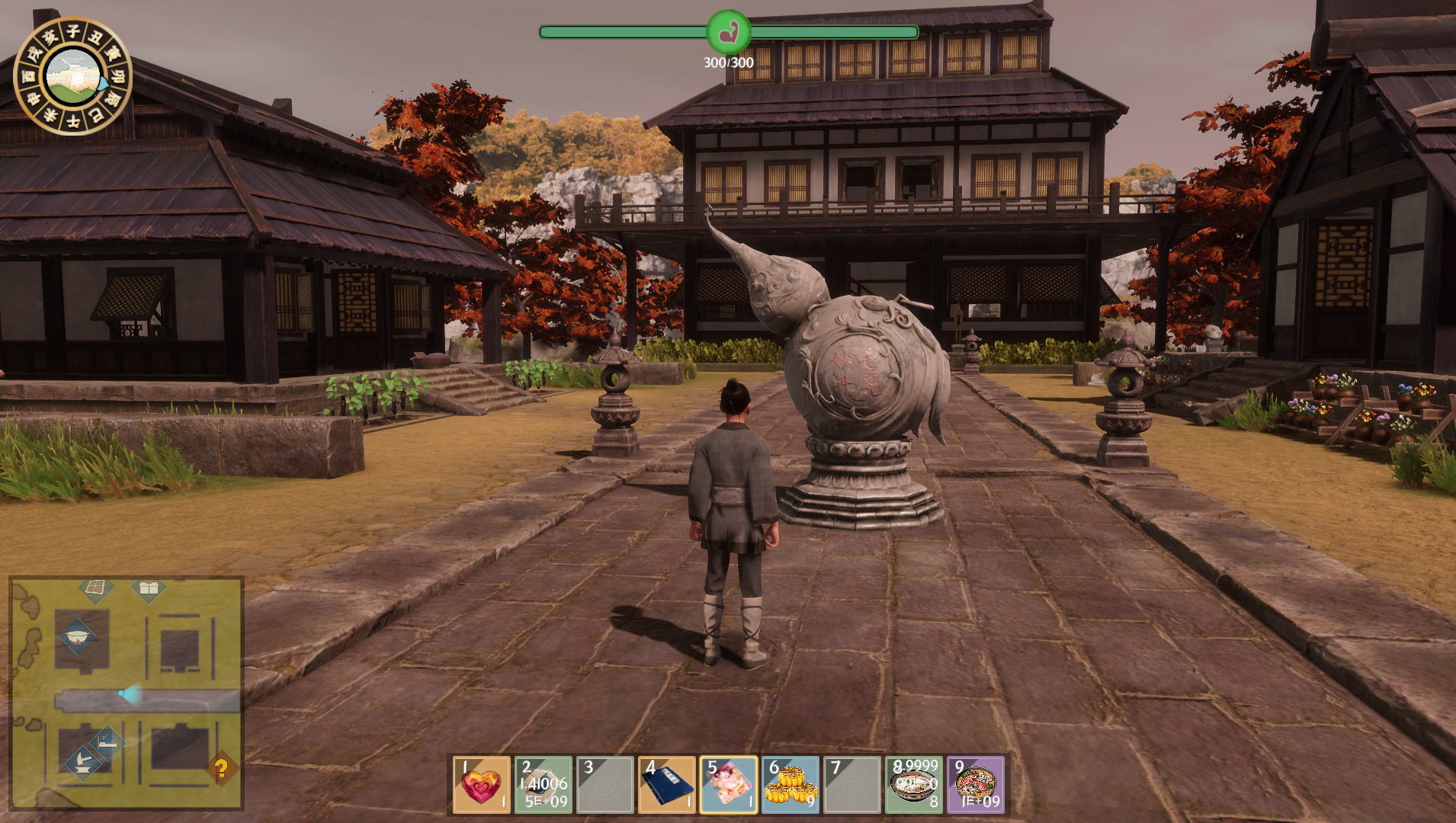Select the bed marker on the minimap
Image resolution: width=1456 pixels, height=823 pixels.
pos(107,741)
